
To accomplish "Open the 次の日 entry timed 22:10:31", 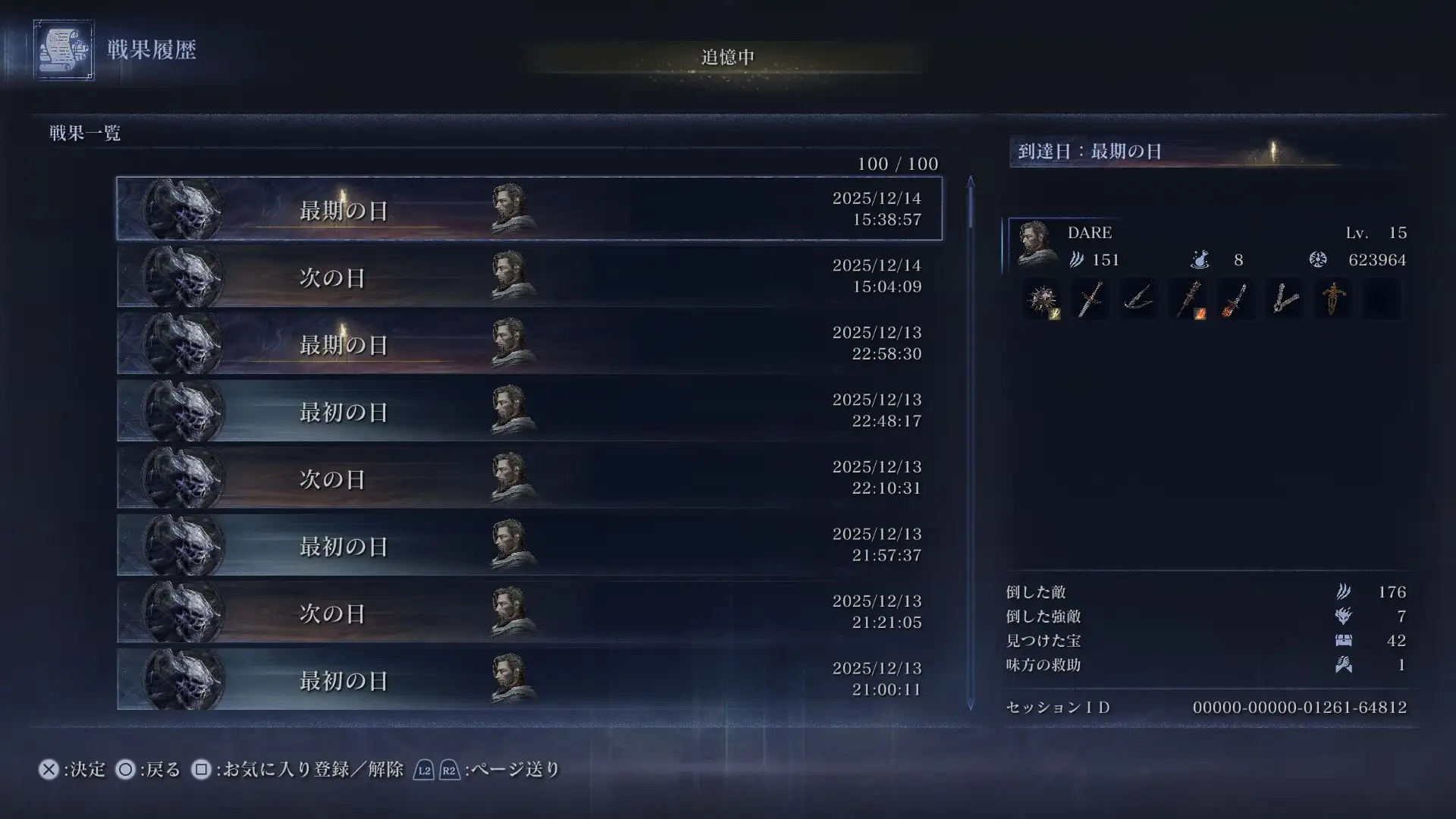I will pyautogui.click(x=529, y=478).
